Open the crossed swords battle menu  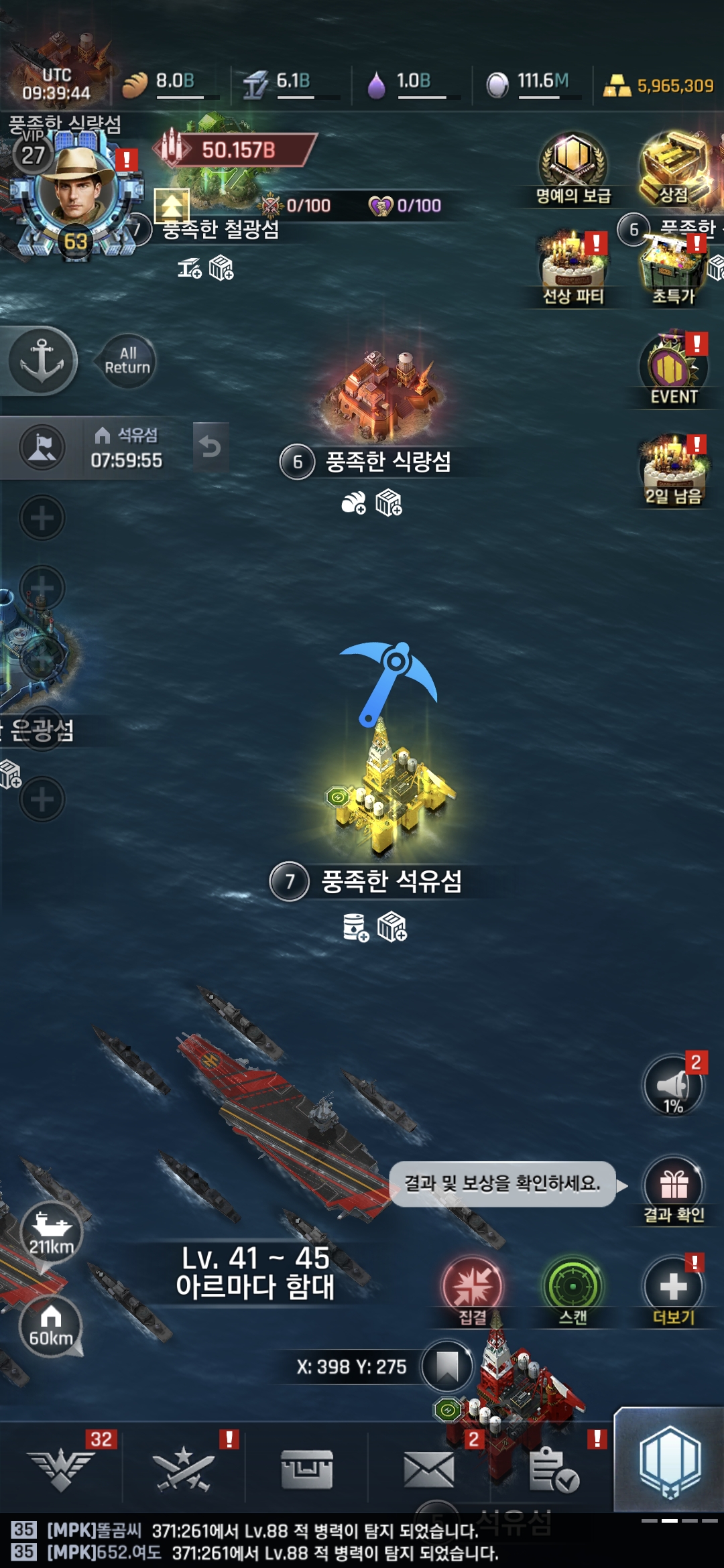point(184,1469)
